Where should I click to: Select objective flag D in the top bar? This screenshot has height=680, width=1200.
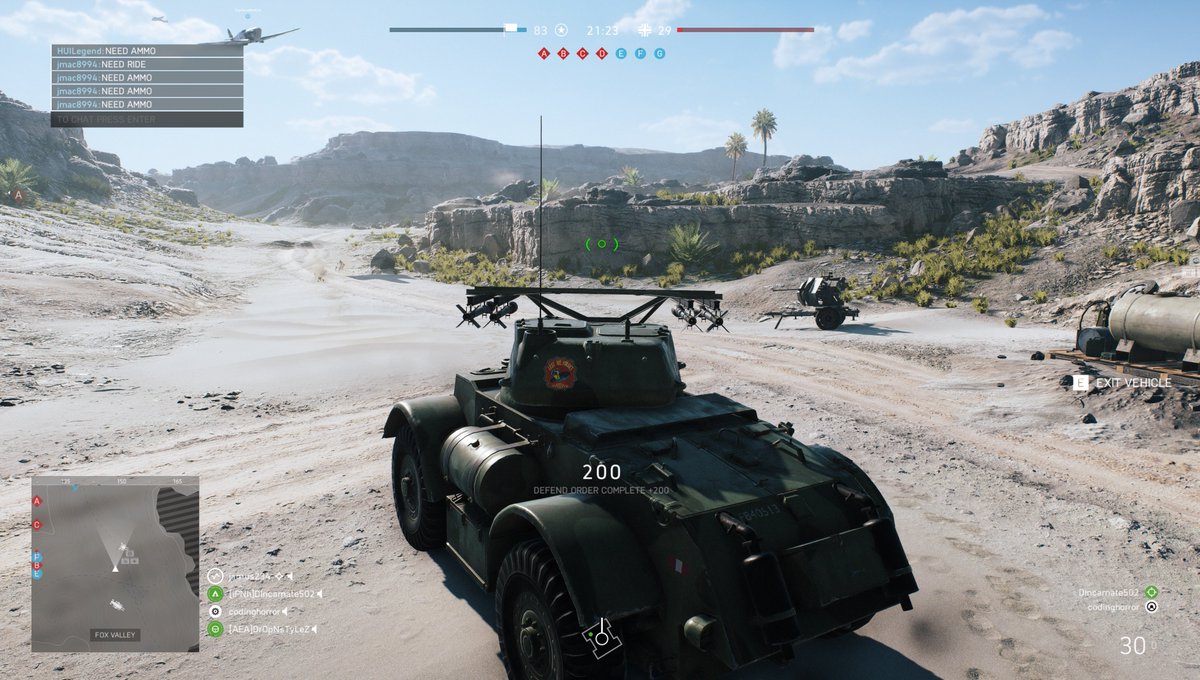coord(601,53)
